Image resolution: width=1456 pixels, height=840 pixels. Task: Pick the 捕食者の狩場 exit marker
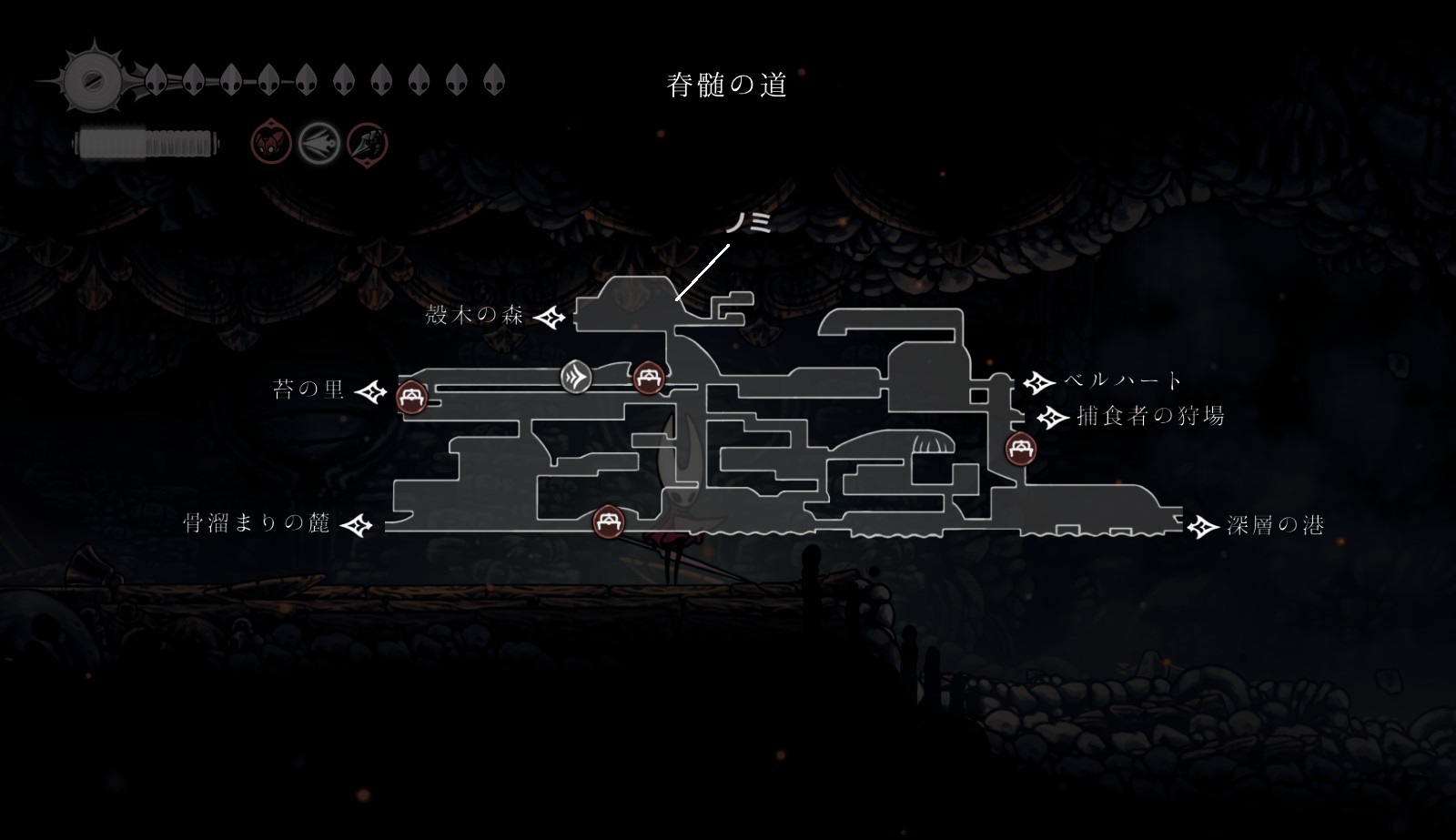[1053, 418]
